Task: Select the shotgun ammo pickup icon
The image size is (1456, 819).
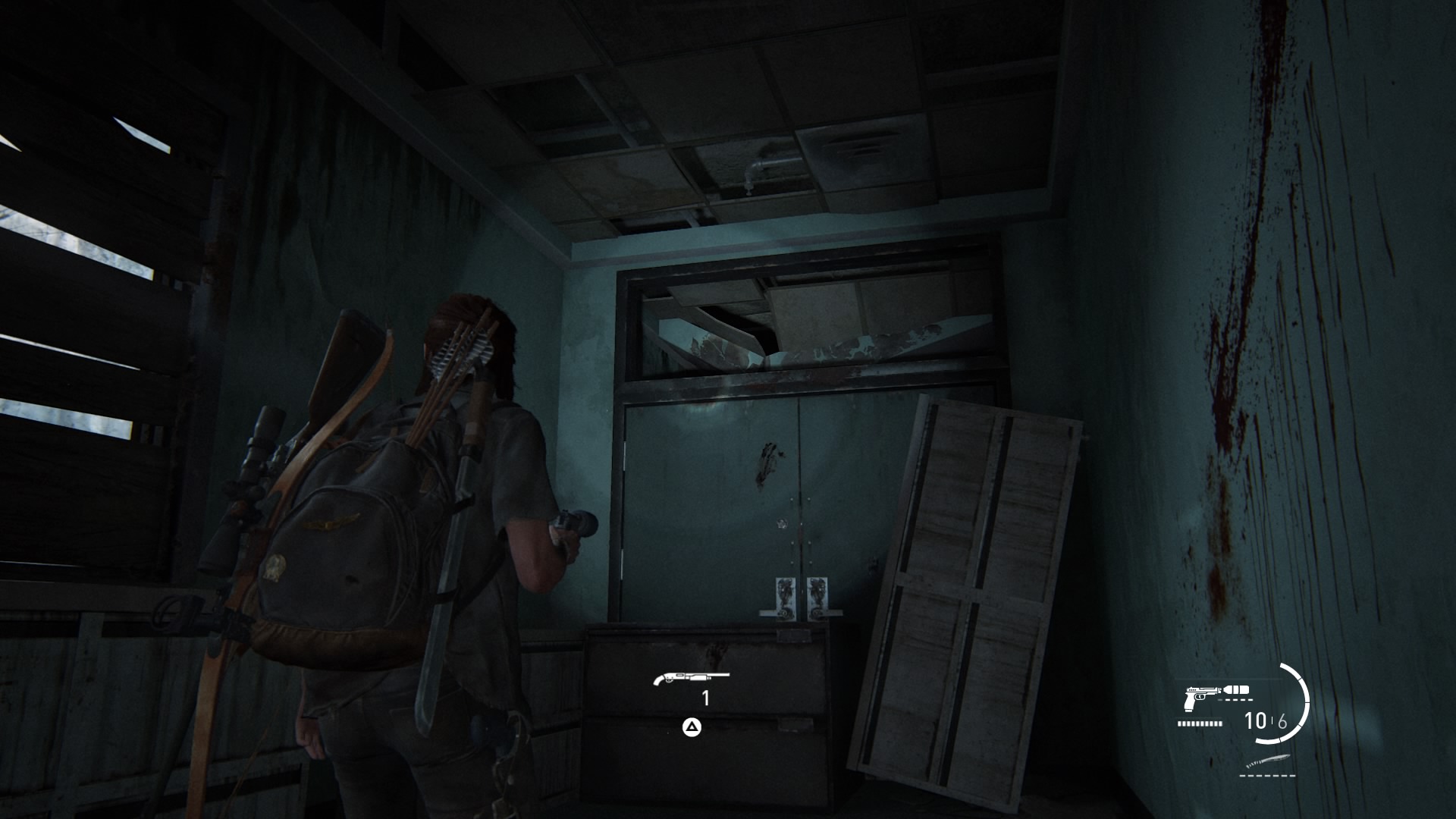Action: (690, 677)
